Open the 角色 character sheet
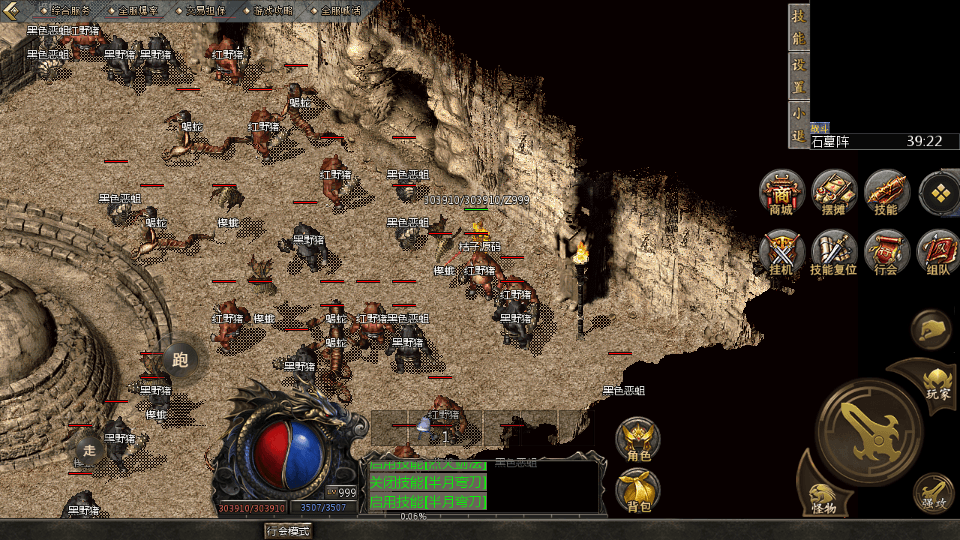Image resolution: width=960 pixels, height=540 pixels. pyautogui.click(x=638, y=440)
